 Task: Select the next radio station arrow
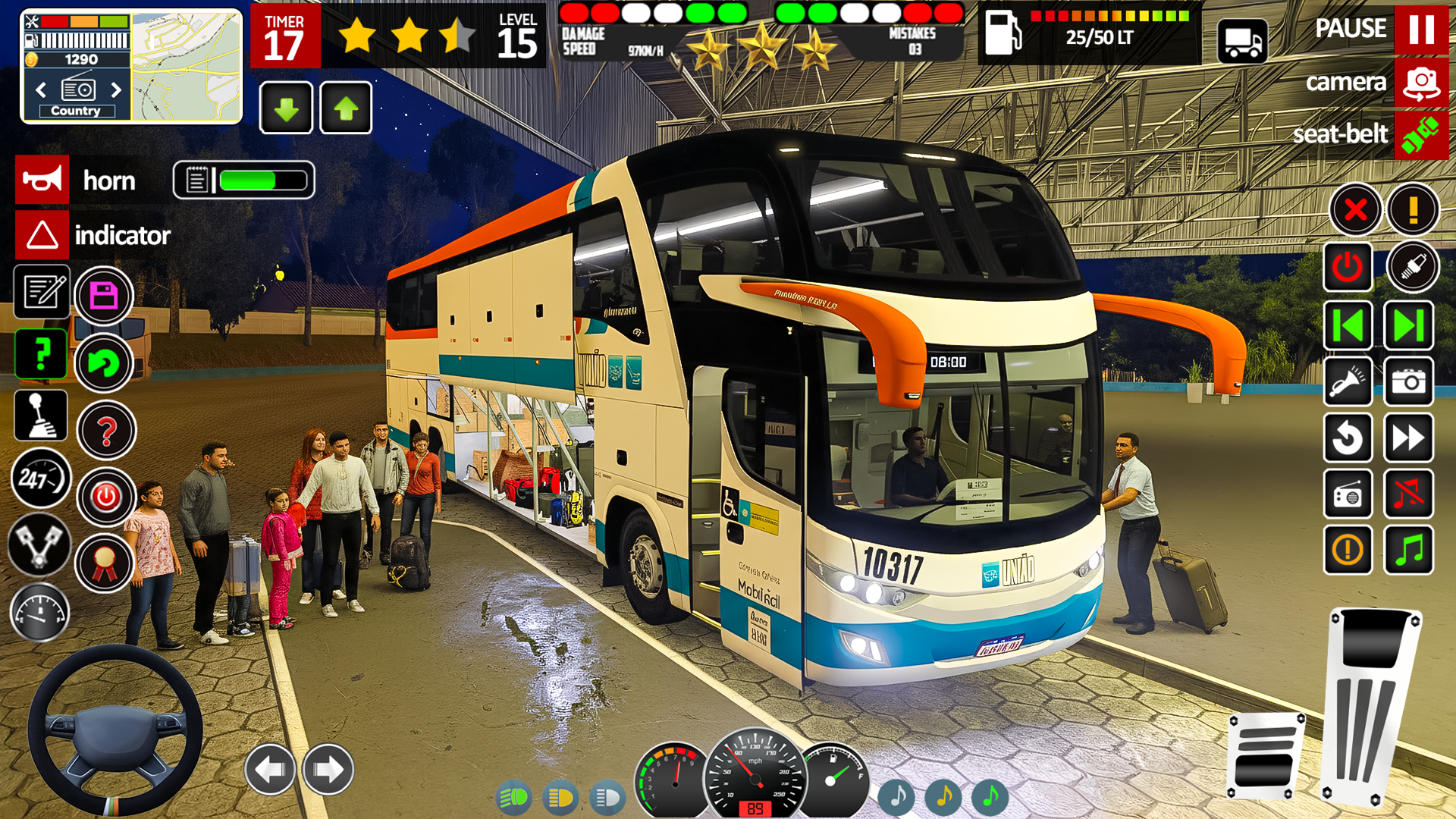pyautogui.click(x=116, y=90)
